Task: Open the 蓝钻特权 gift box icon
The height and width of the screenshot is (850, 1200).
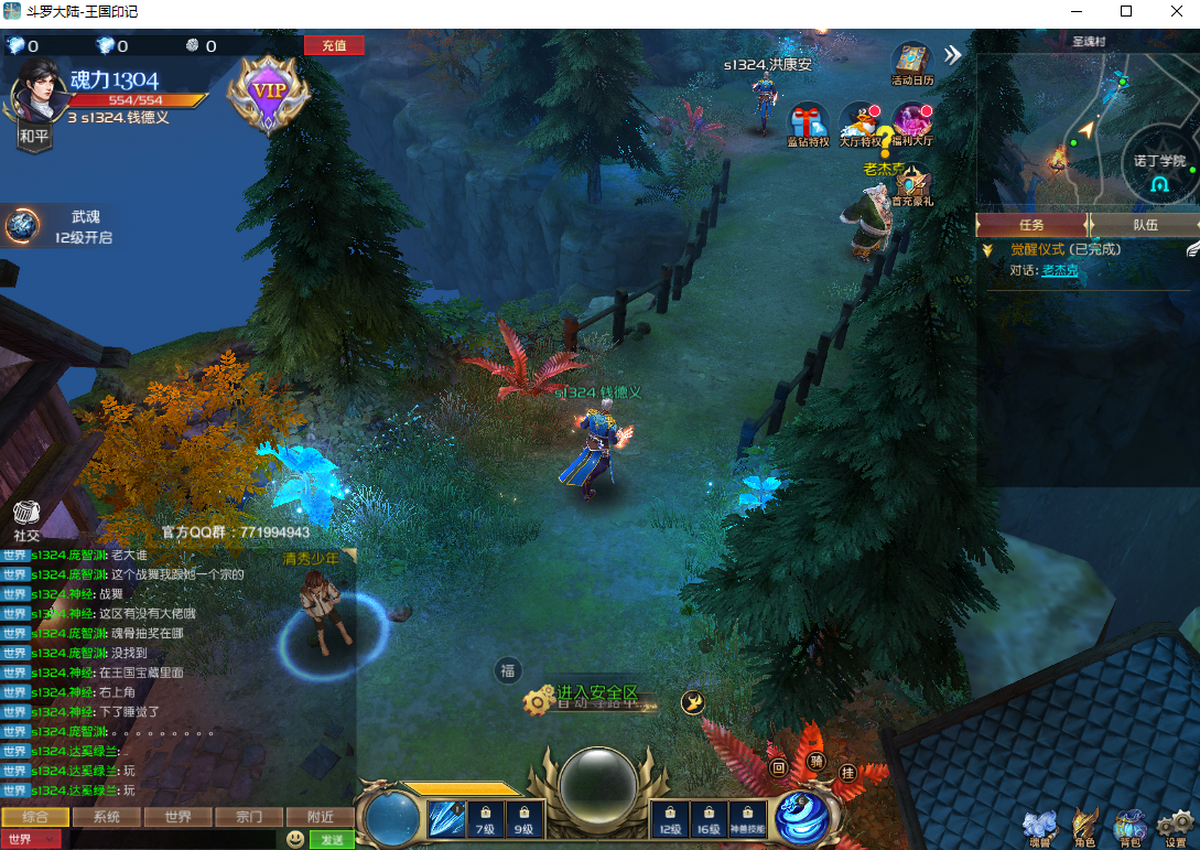Action: [807, 123]
